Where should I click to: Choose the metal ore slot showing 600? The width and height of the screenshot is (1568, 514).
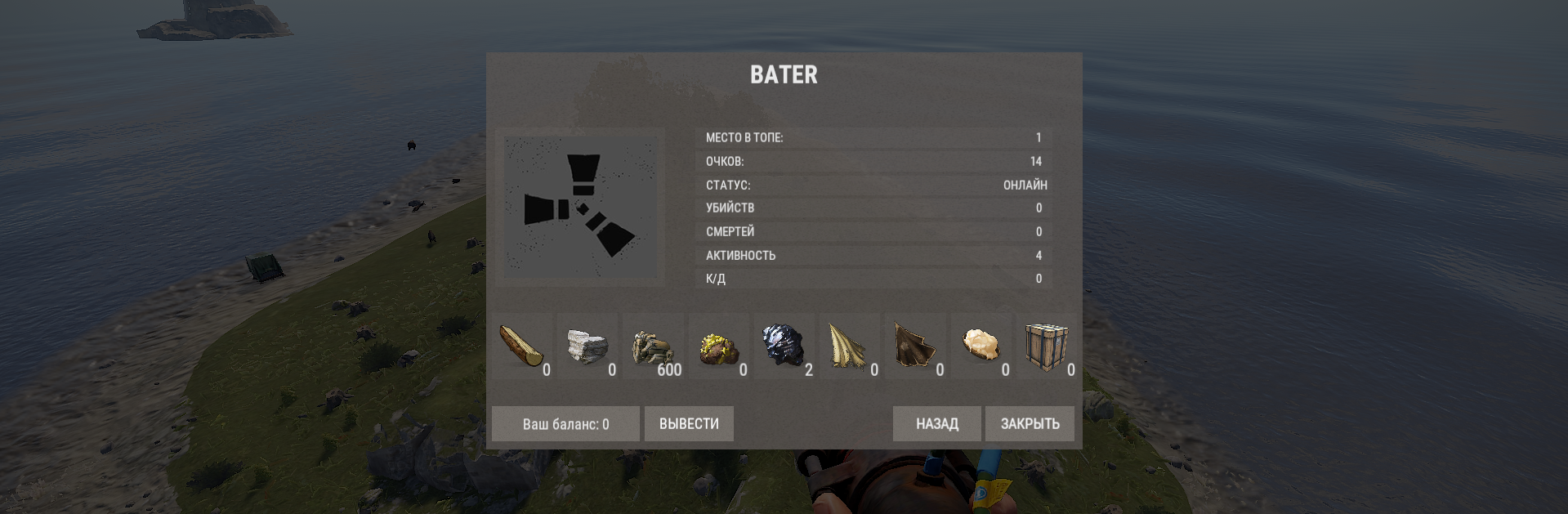654,346
